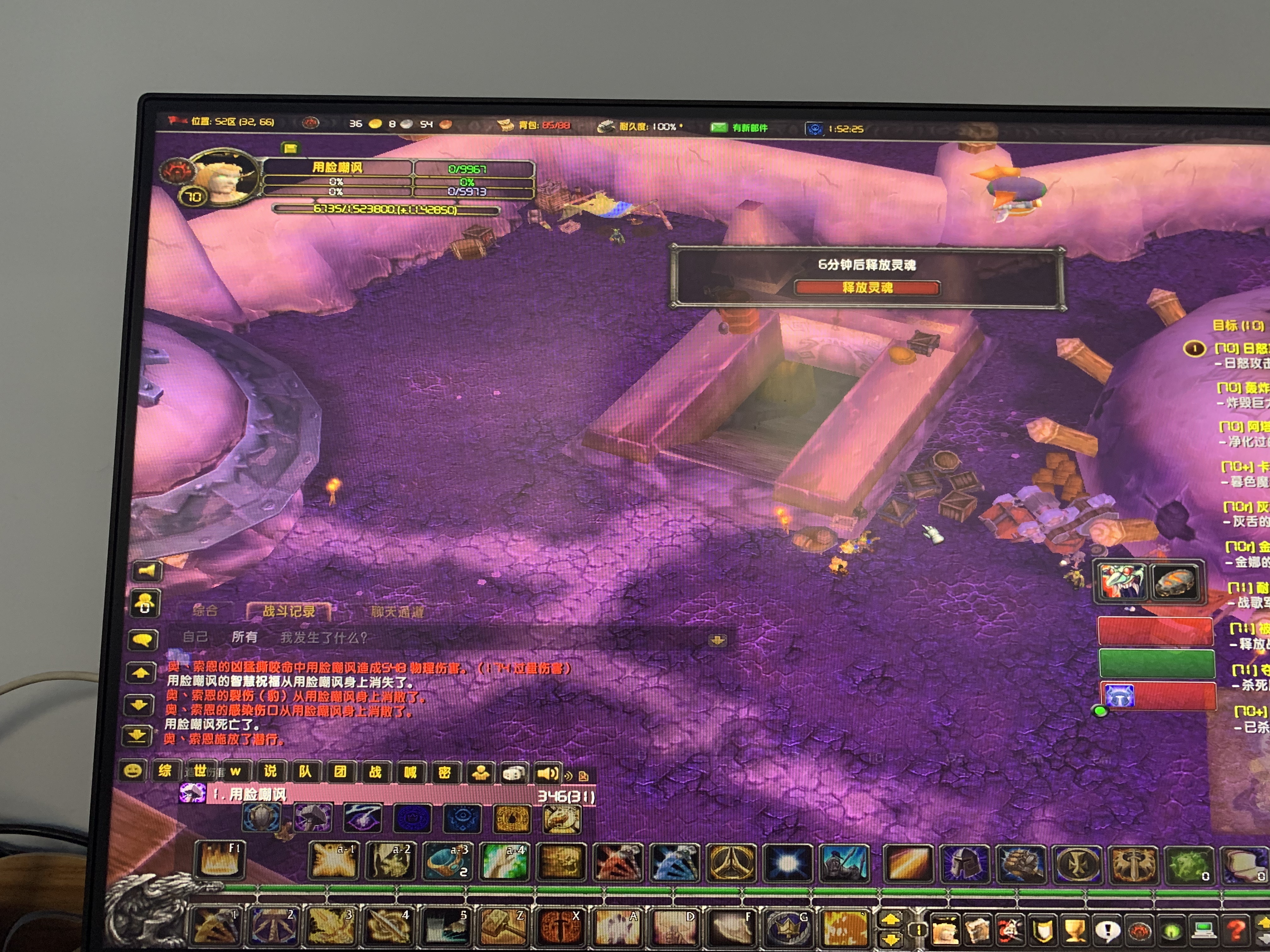Open the red question mark help button
The height and width of the screenshot is (952, 1270).
point(1236,930)
